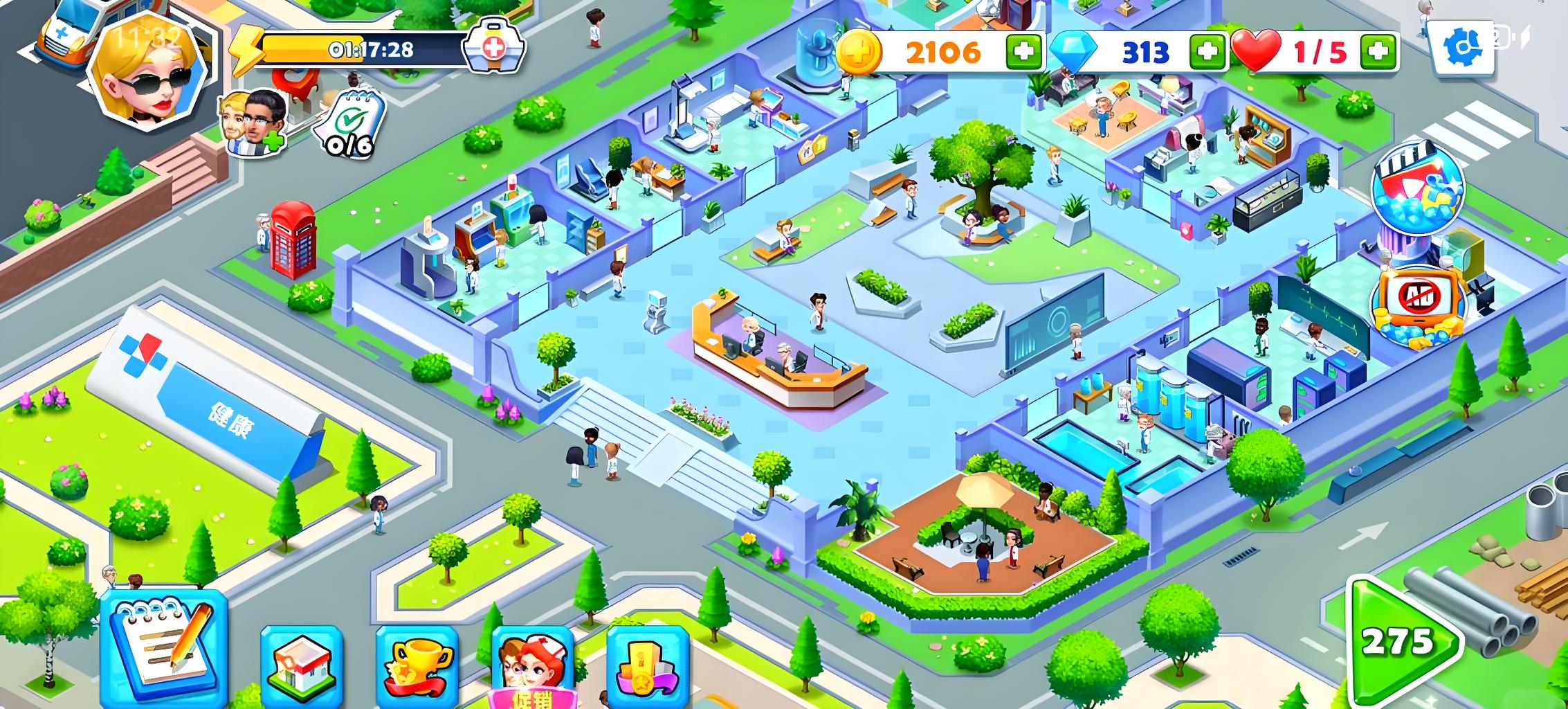This screenshot has height=709, width=1568.
Task: Open the settings gear
Action: tap(1462, 46)
